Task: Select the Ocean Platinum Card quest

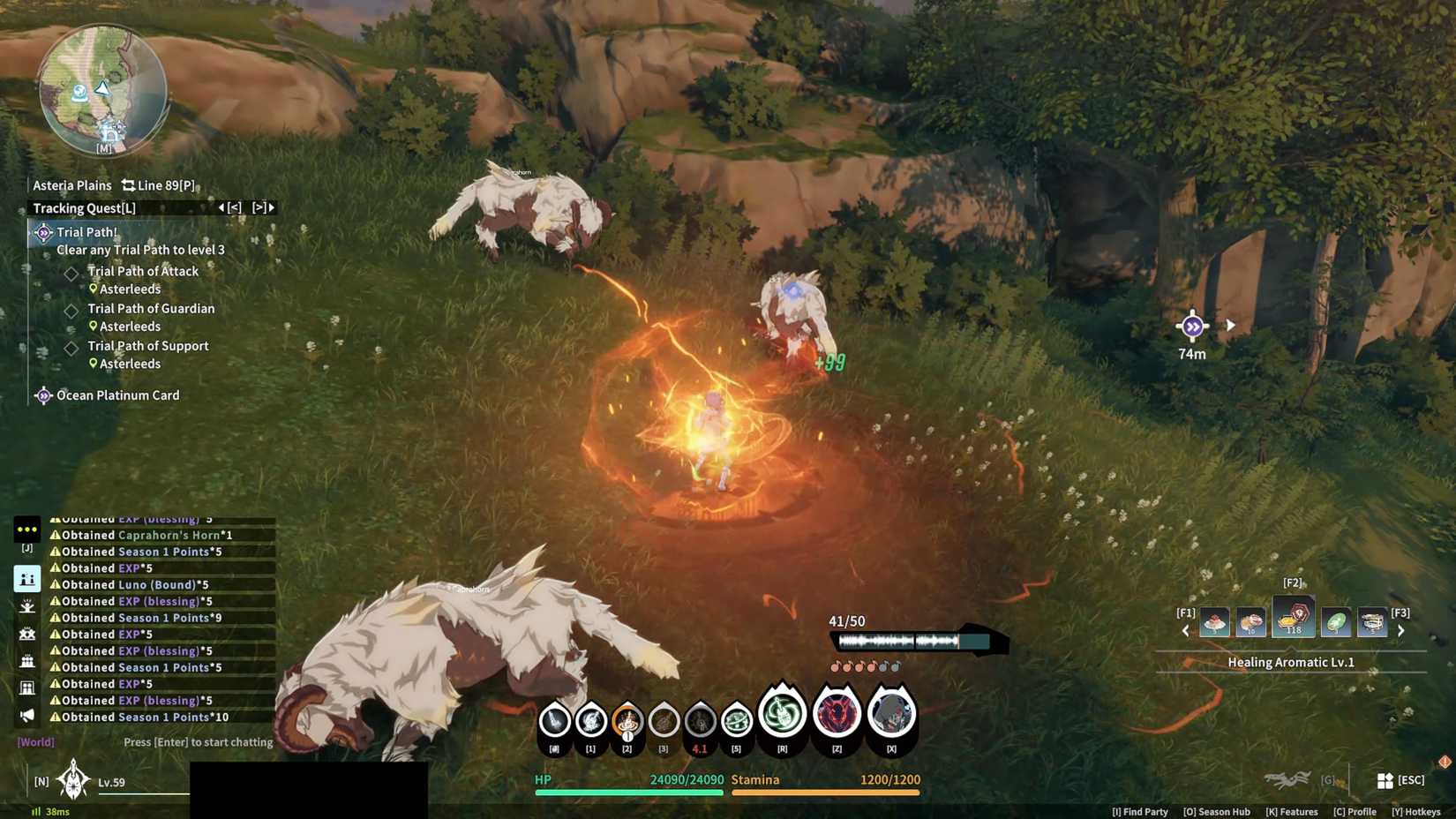Action: (117, 395)
